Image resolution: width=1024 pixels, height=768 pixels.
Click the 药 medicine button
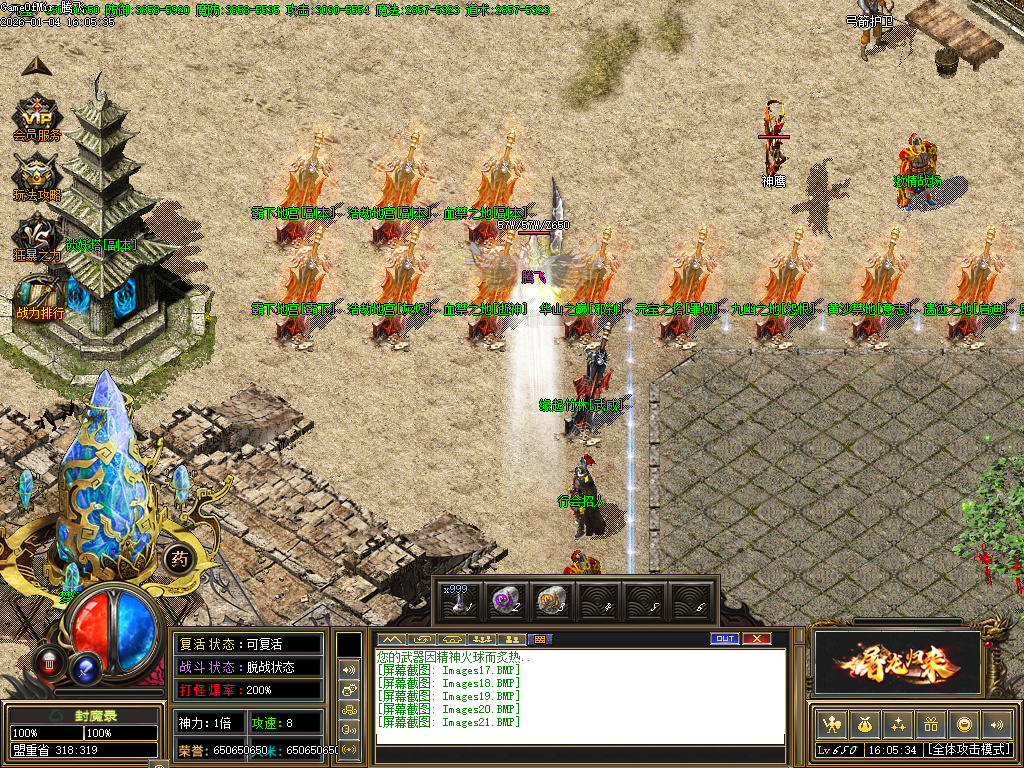click(178, 559)
